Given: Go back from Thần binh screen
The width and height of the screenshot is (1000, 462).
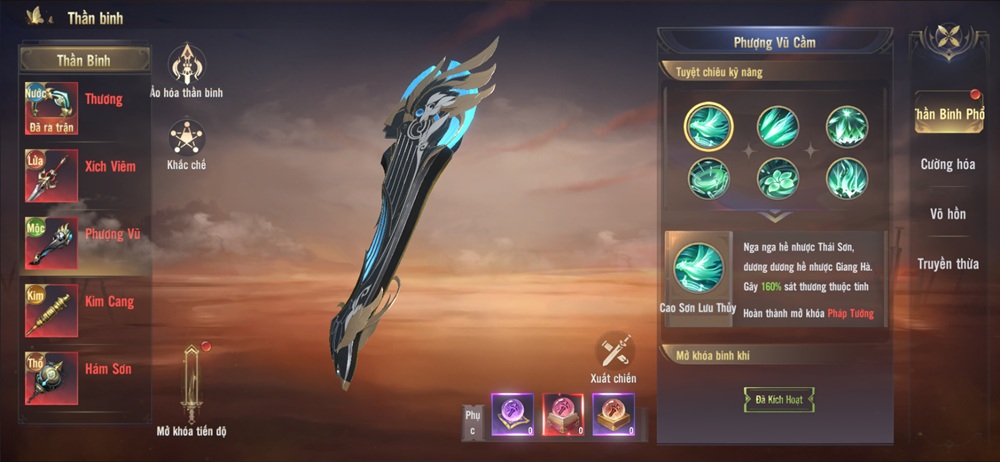Looking at the screenshot, I should pyautogui.click(x=37, y=17).
